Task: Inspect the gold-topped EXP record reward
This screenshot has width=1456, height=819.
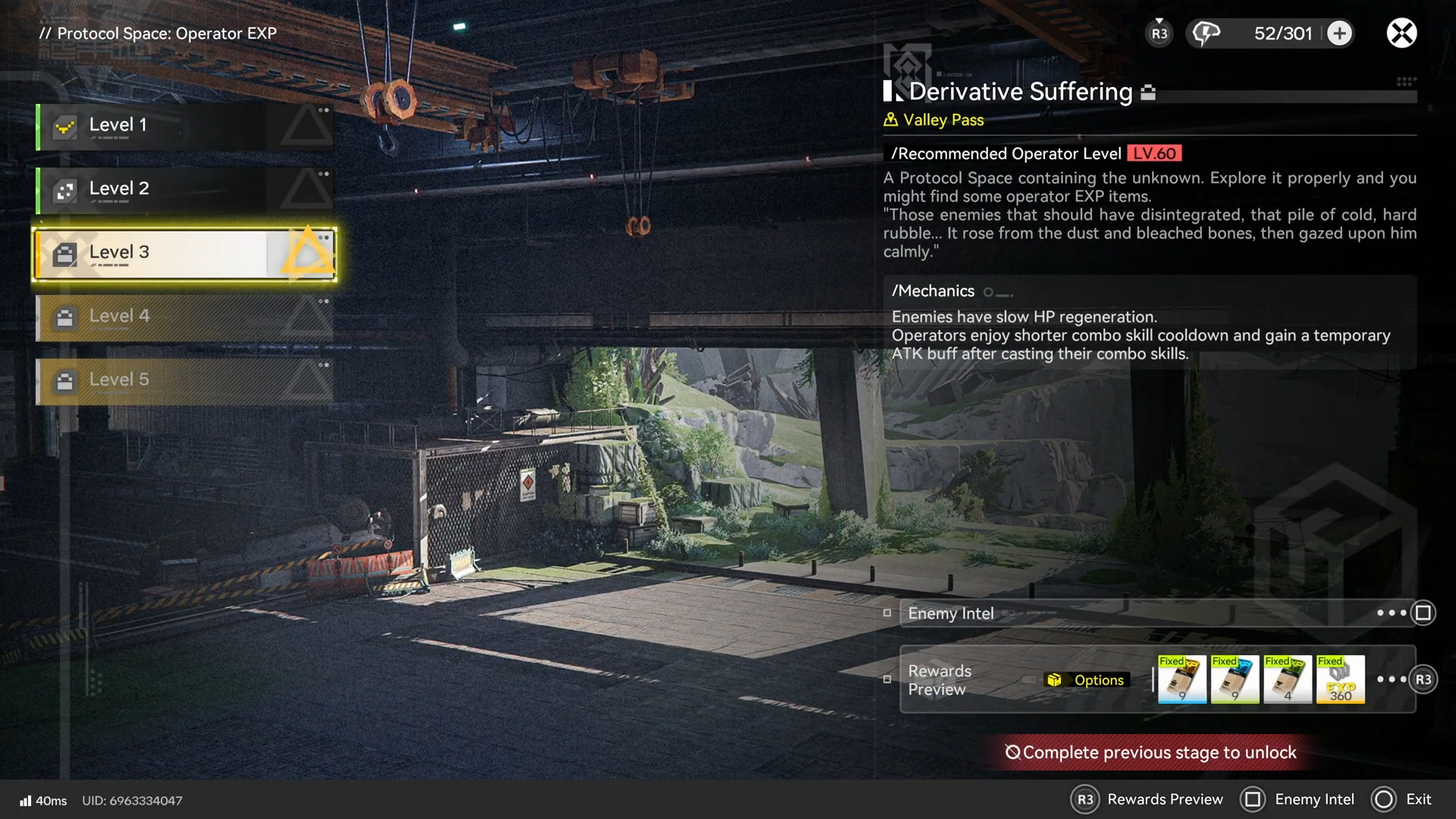Action: (1182, 679)
